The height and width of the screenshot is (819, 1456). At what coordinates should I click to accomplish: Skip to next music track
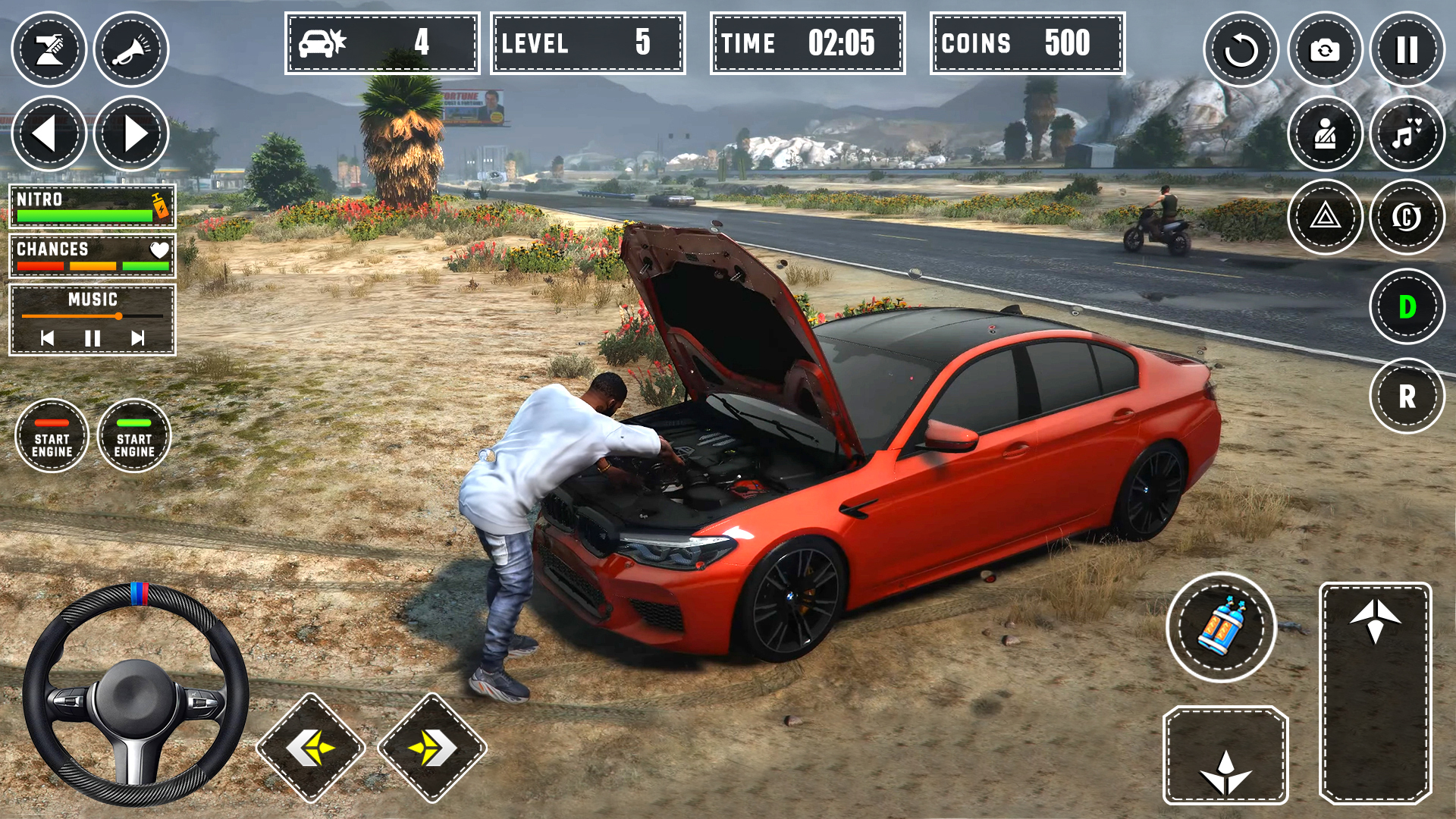click(x=137, y=338)
